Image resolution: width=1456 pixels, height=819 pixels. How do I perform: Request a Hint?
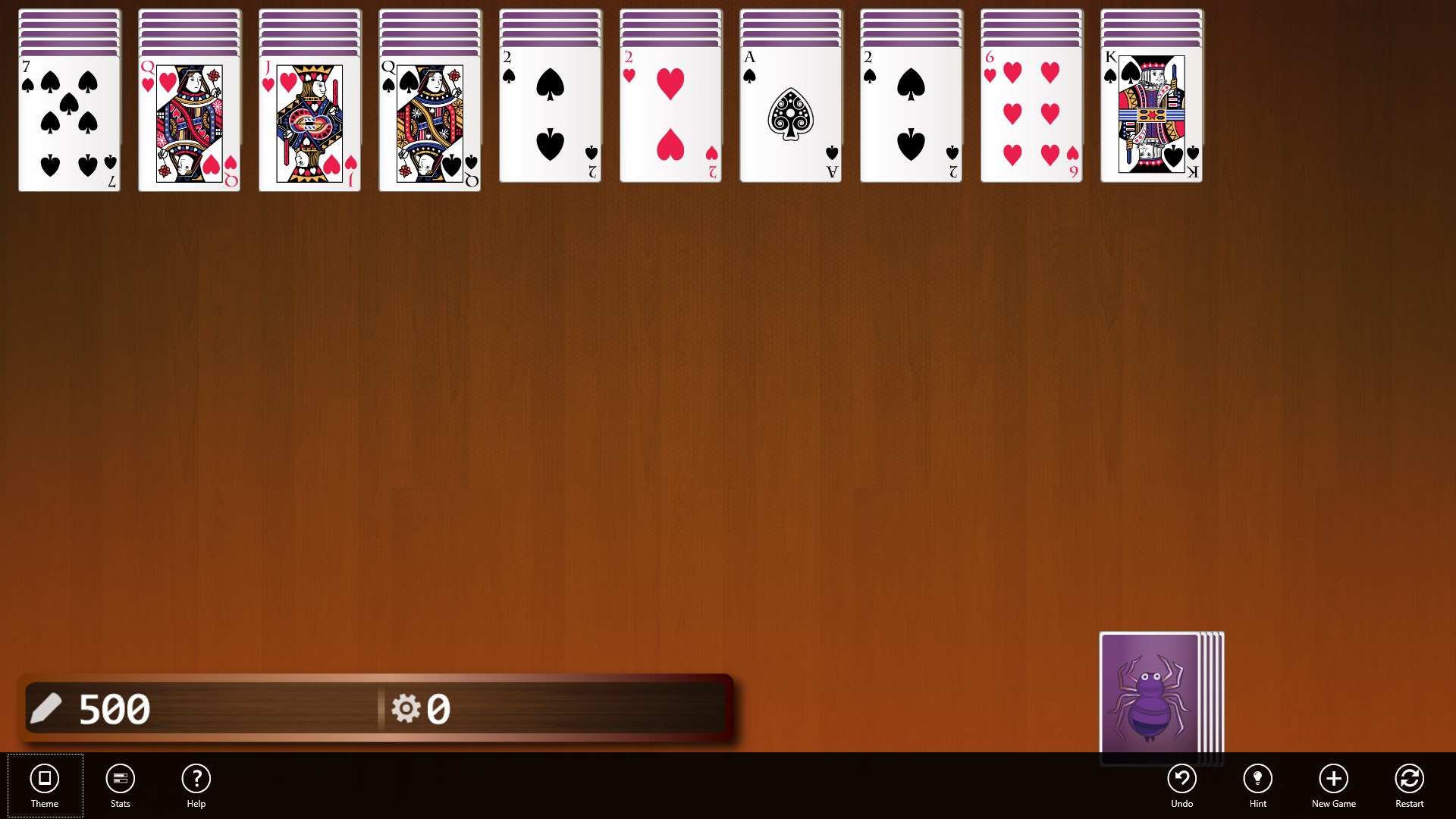tap(1258, 785)
